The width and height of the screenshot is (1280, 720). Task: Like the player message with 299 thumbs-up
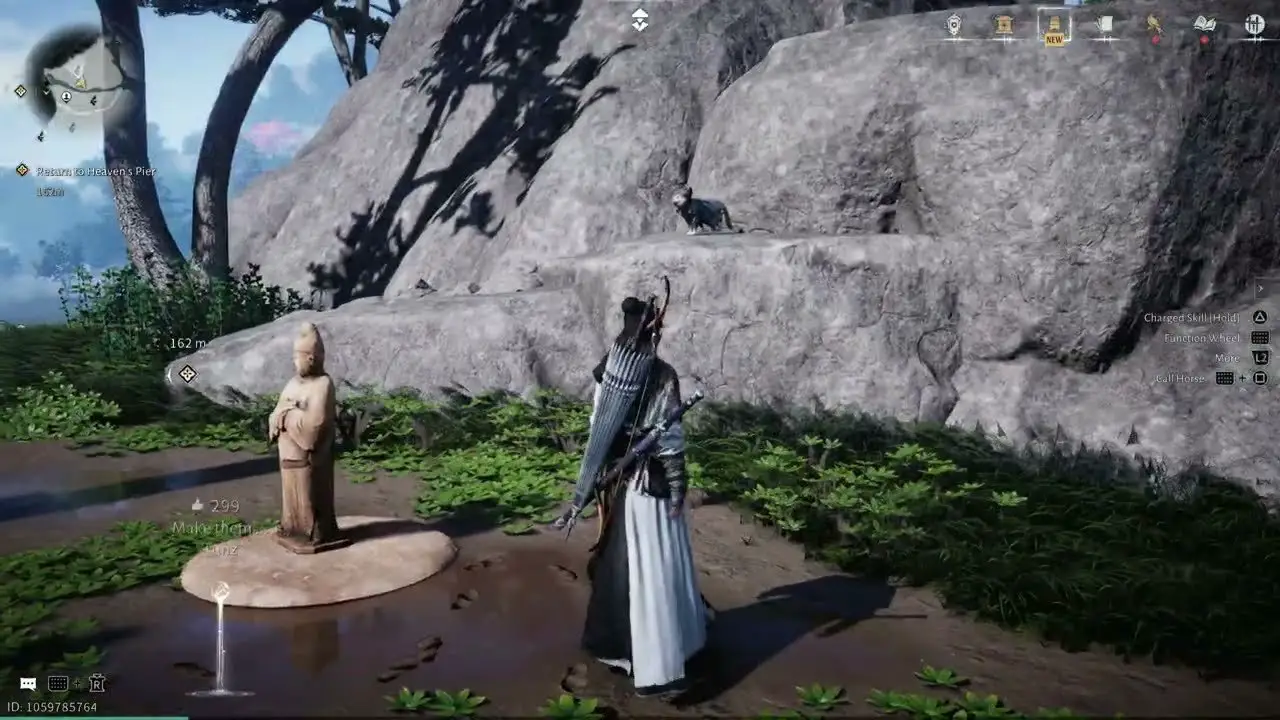(x=197, y=506)
